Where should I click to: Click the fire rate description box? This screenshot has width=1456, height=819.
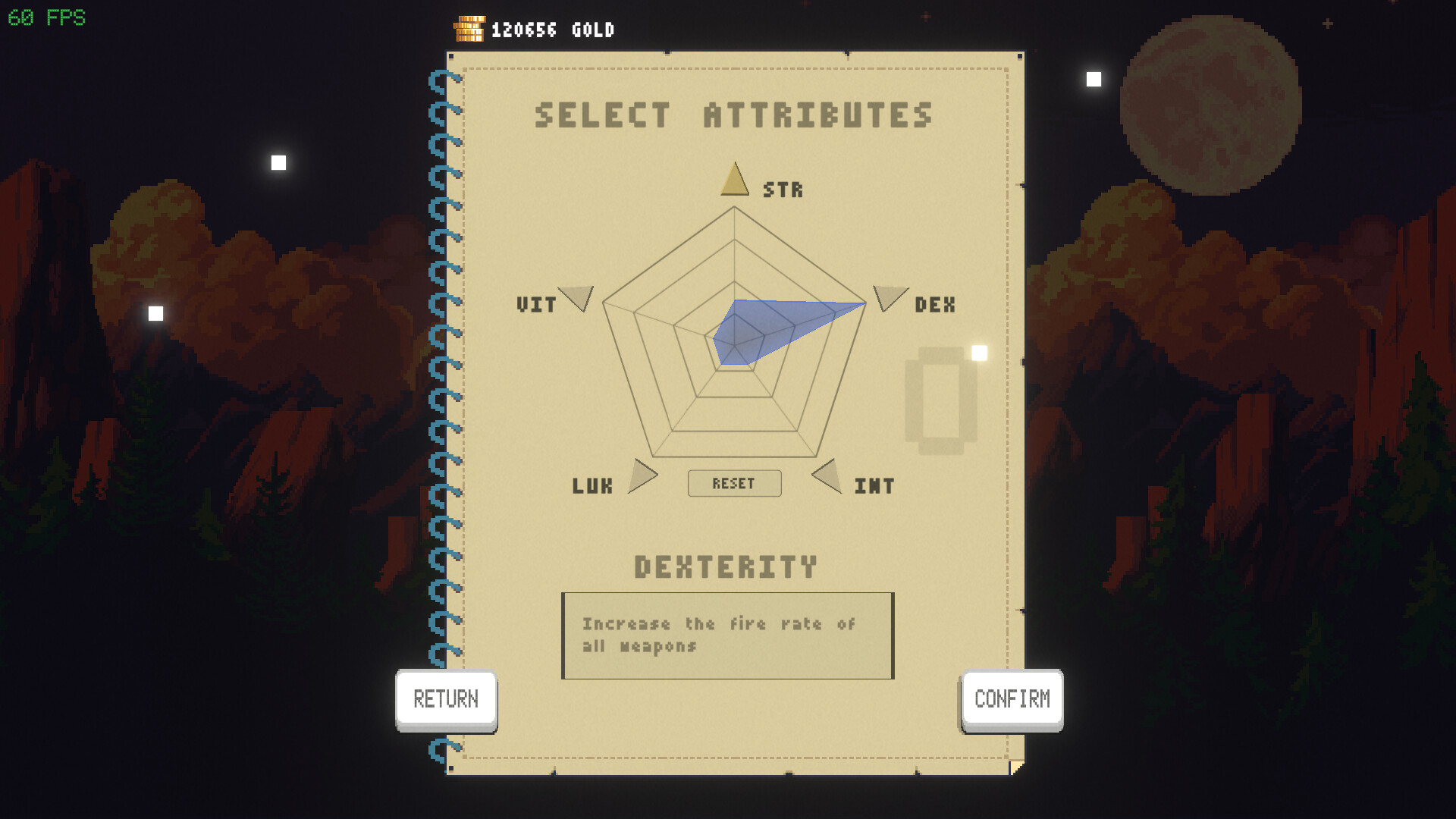point(726,635)
